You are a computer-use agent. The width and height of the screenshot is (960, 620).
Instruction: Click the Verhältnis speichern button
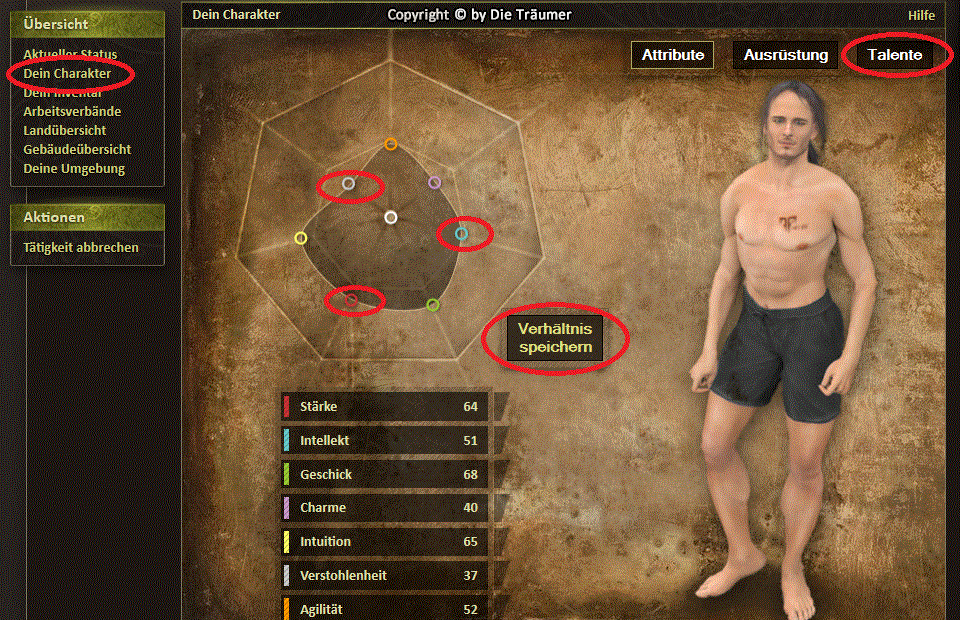pyautogui.click(x=555, y=338)
